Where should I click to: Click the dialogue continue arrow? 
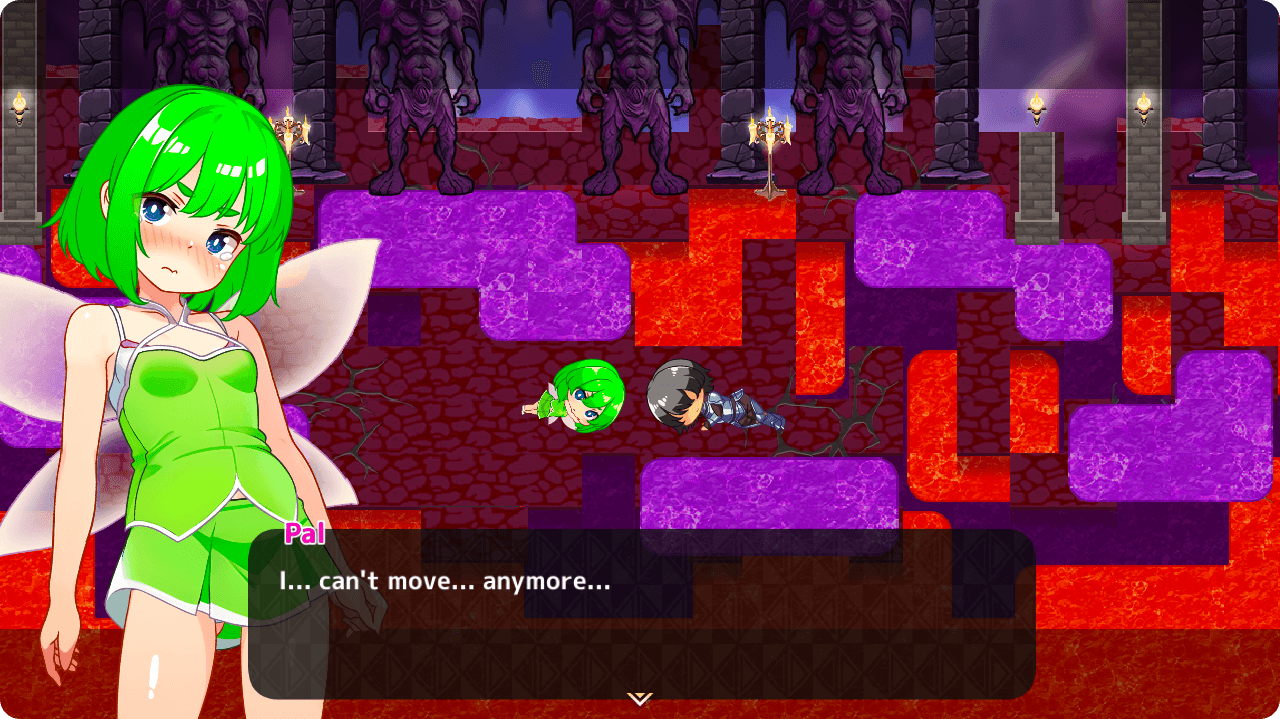[640, 697]
